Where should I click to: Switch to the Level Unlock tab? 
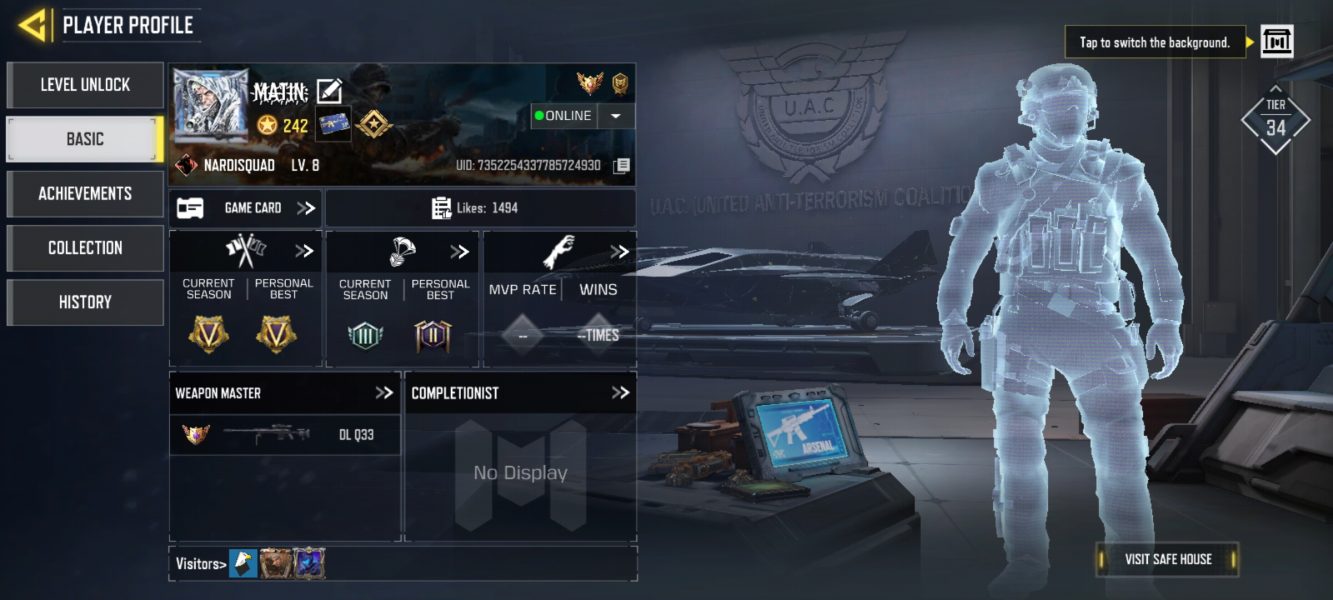tap(85, 85)
